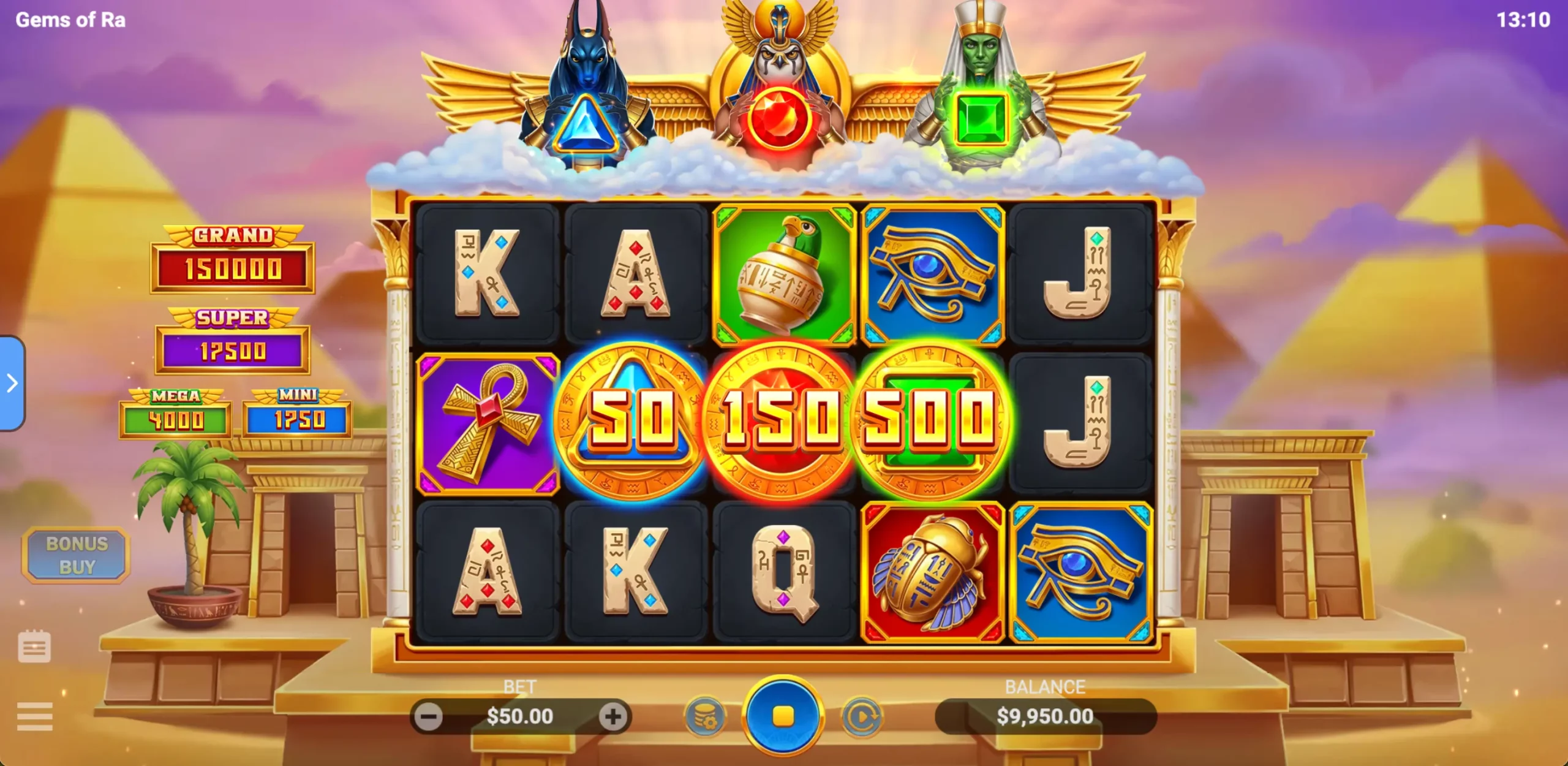Stop the spin with the blue button
The width and height of the screenshot is (1568, 766).
coord(783,716)
